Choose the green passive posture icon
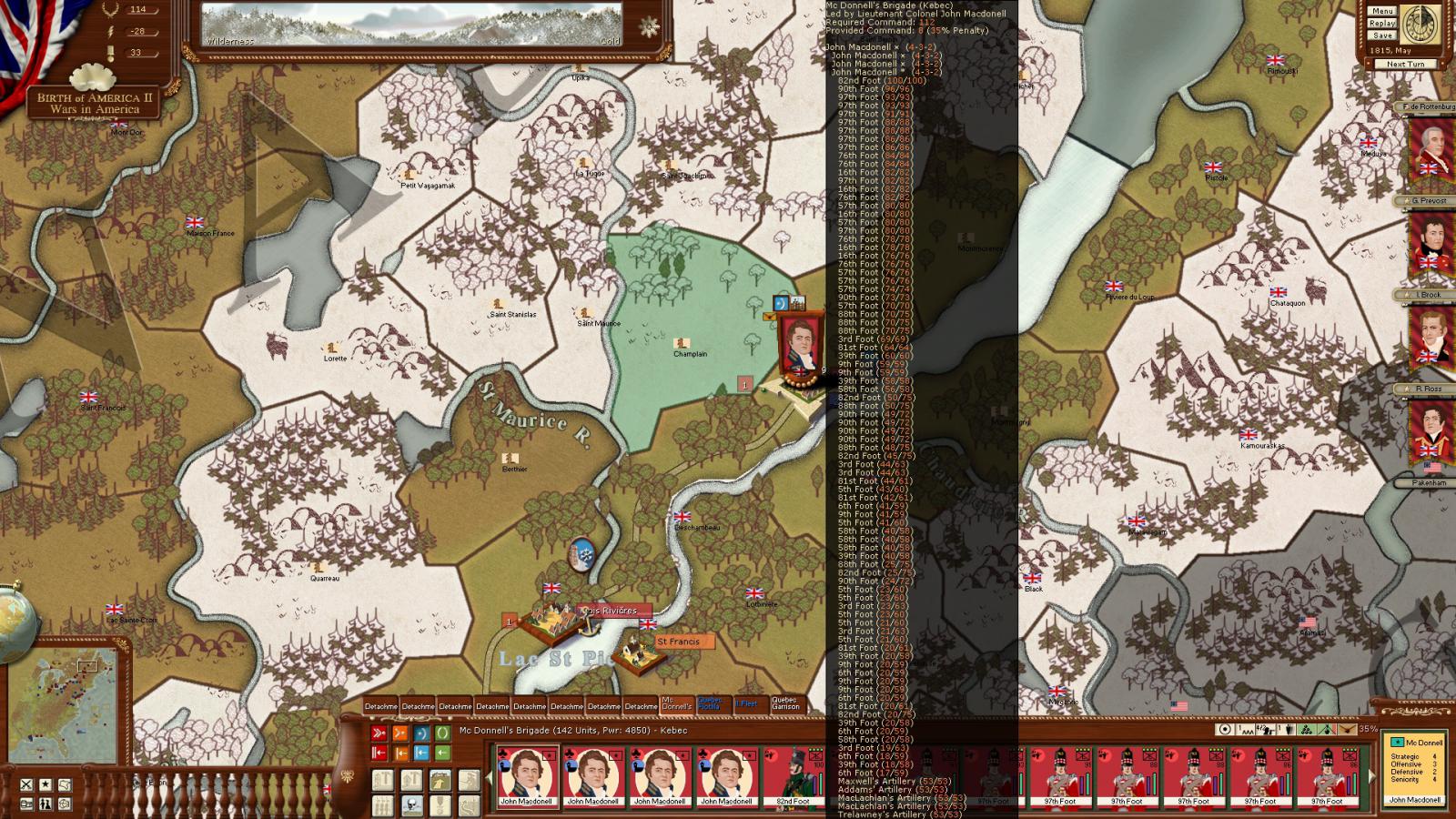Image resolution: width=1456 pixels, height=819 pixels. [x=442, y=733]
